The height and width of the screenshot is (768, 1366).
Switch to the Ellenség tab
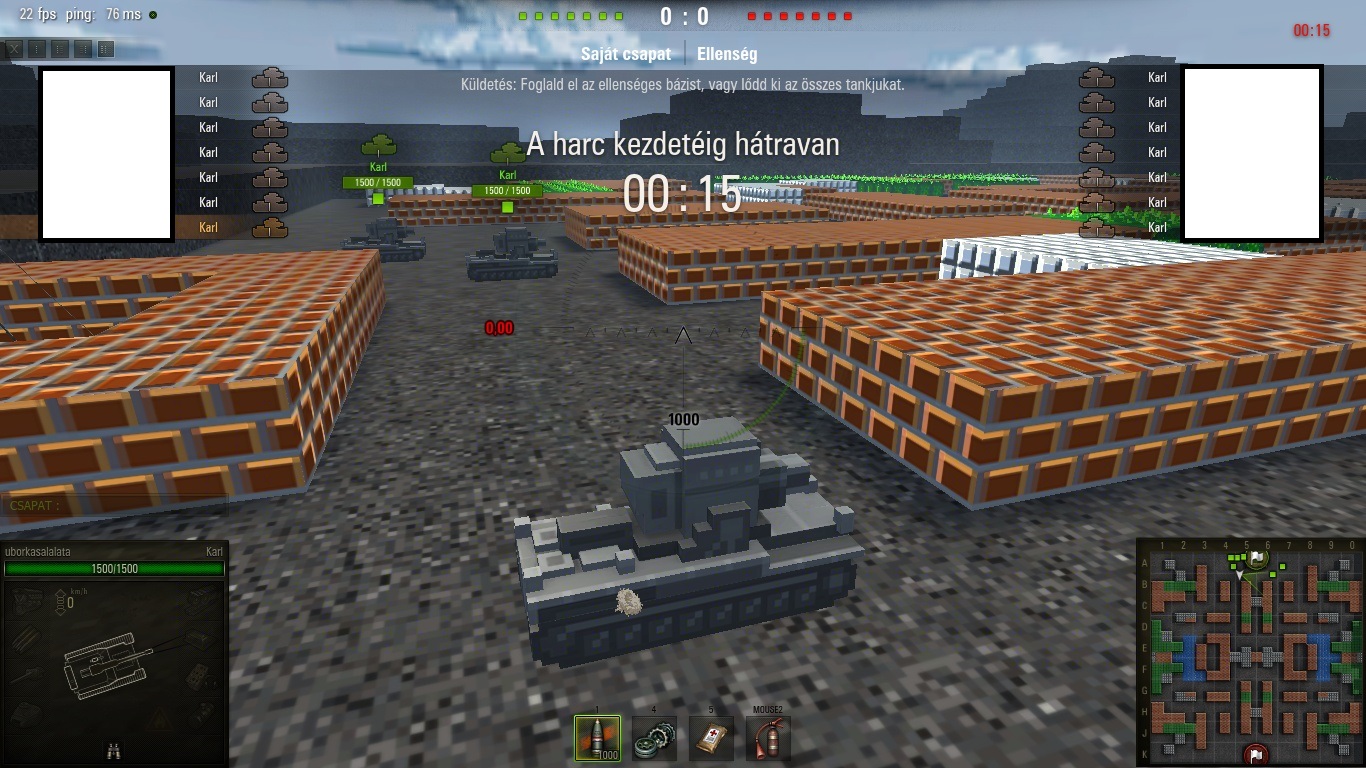pos(727,54)
